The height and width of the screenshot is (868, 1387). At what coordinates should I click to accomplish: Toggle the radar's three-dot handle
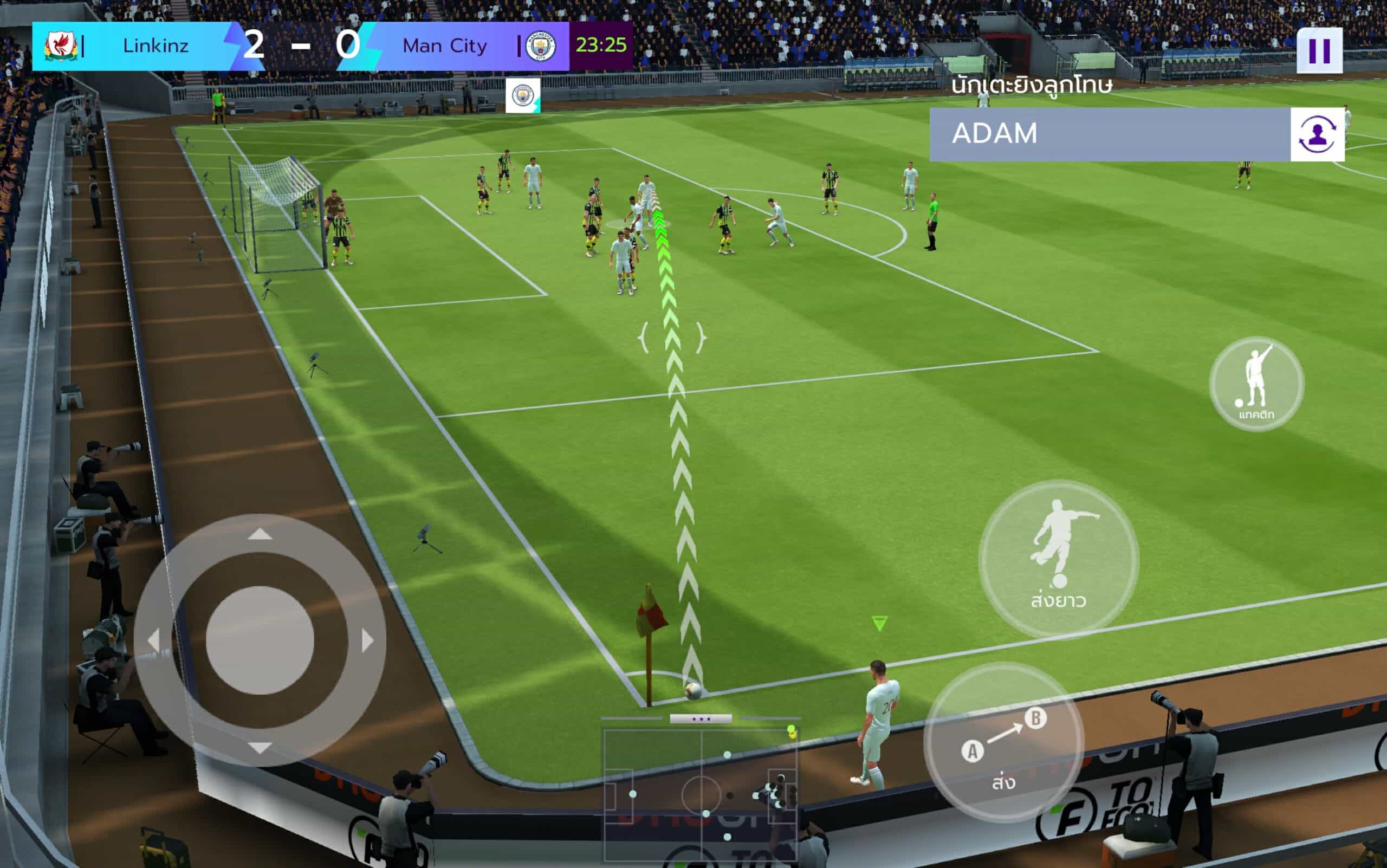tap(701, 719)
